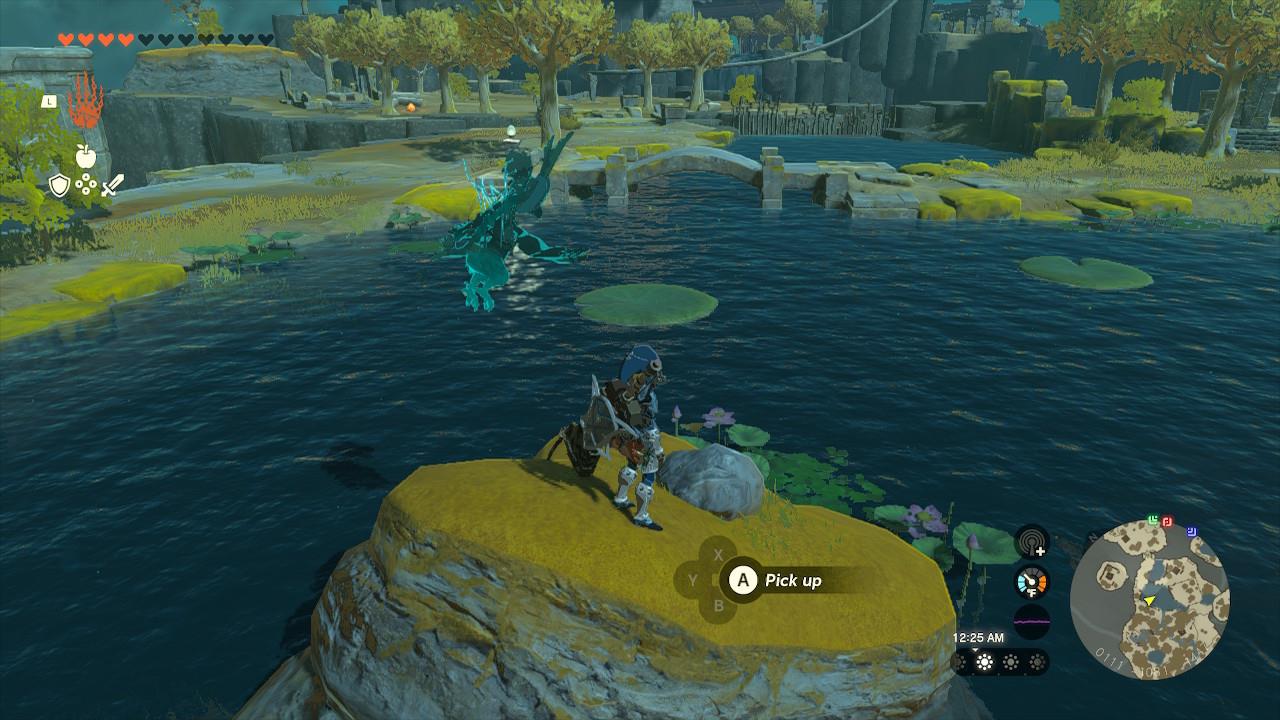Select the green shrine marker on the minimap

[x=1154, y=520]
